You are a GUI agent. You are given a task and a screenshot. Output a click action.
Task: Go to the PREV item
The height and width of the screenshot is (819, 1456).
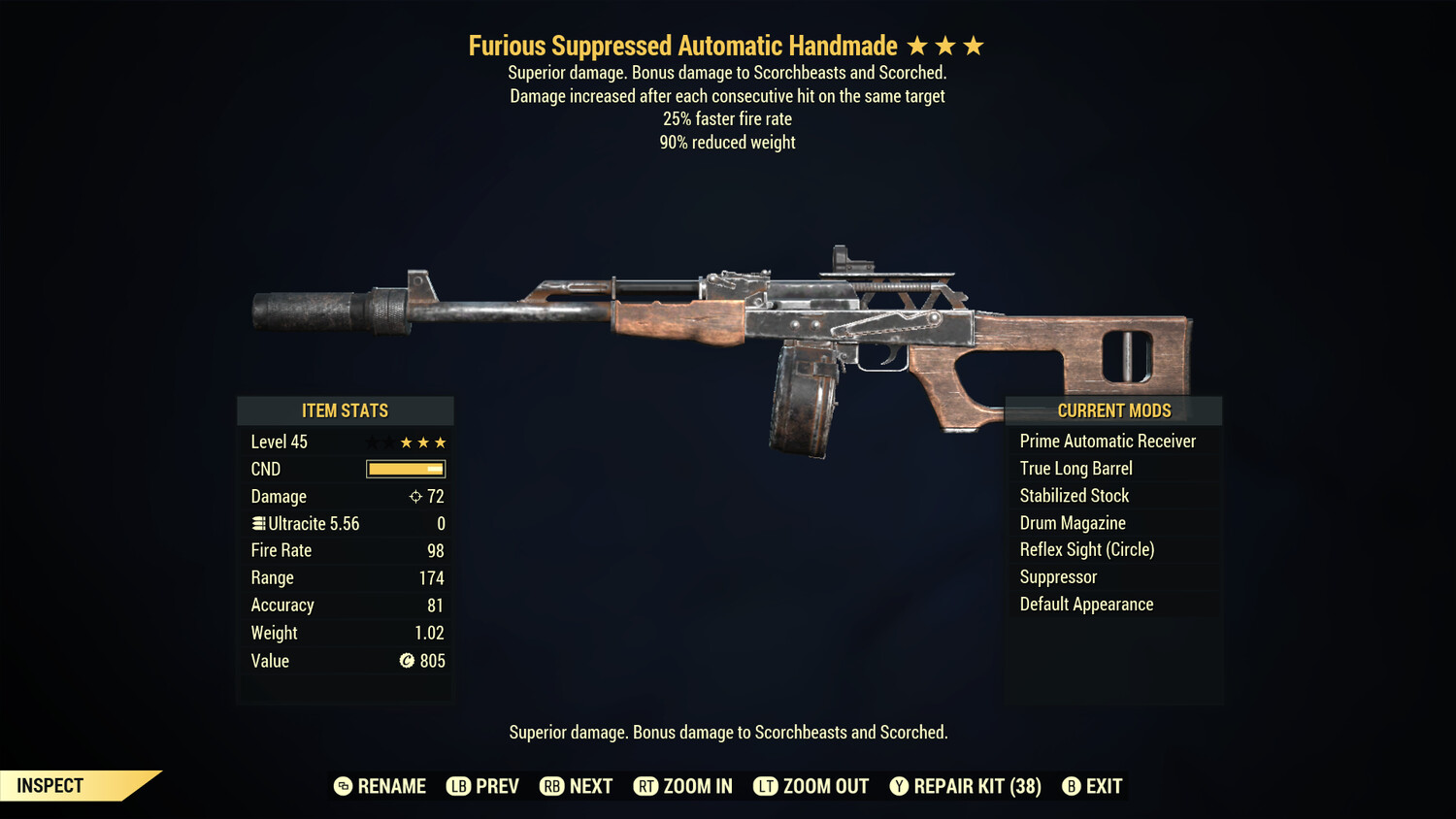pyautogui.click(x=483, y=786)
